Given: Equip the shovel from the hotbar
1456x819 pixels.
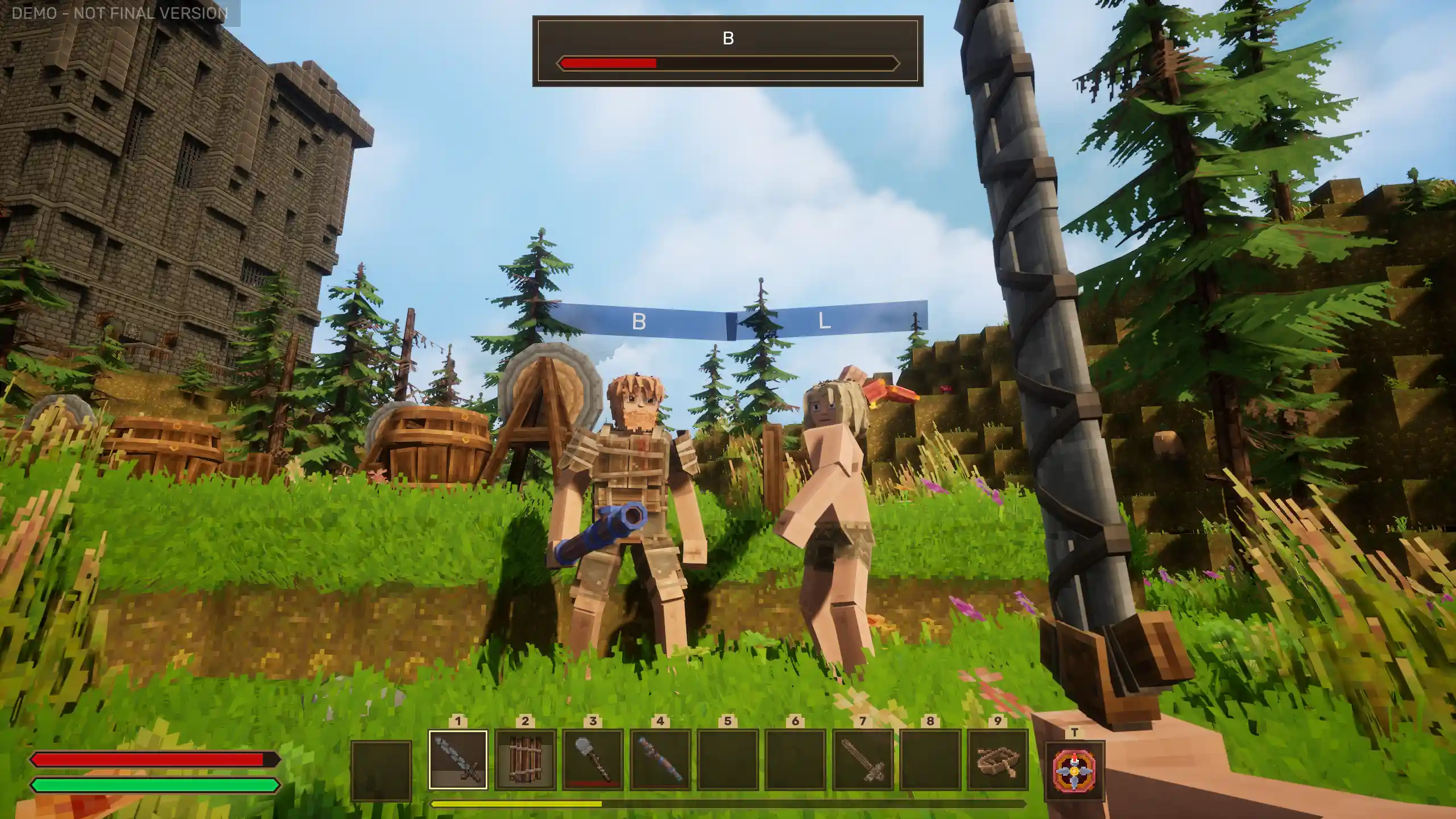Looking at the screenshot, I should 593,760.
